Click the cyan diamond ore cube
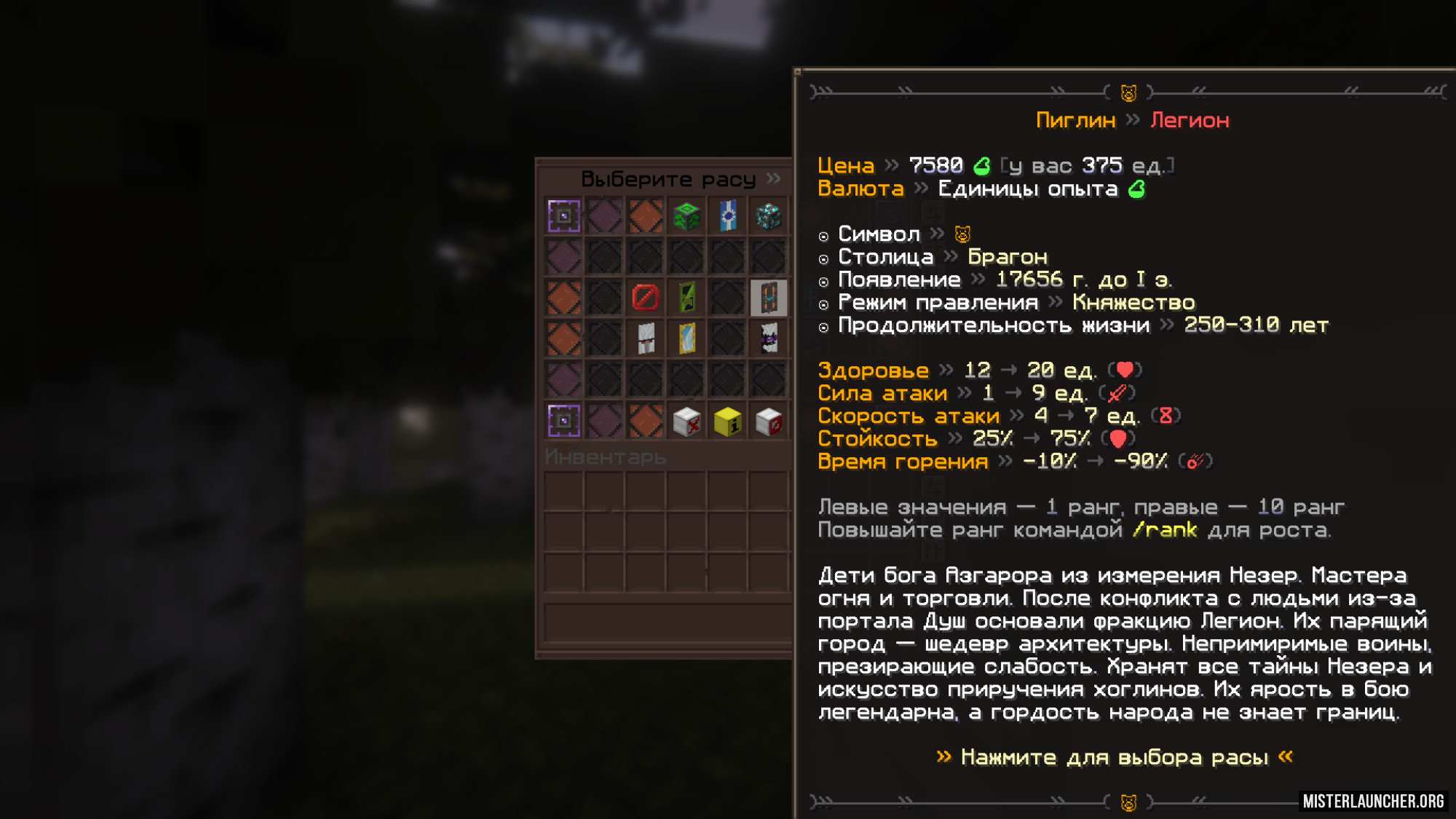The height and width of the screenshot is (819, 1456). (768, 216)
